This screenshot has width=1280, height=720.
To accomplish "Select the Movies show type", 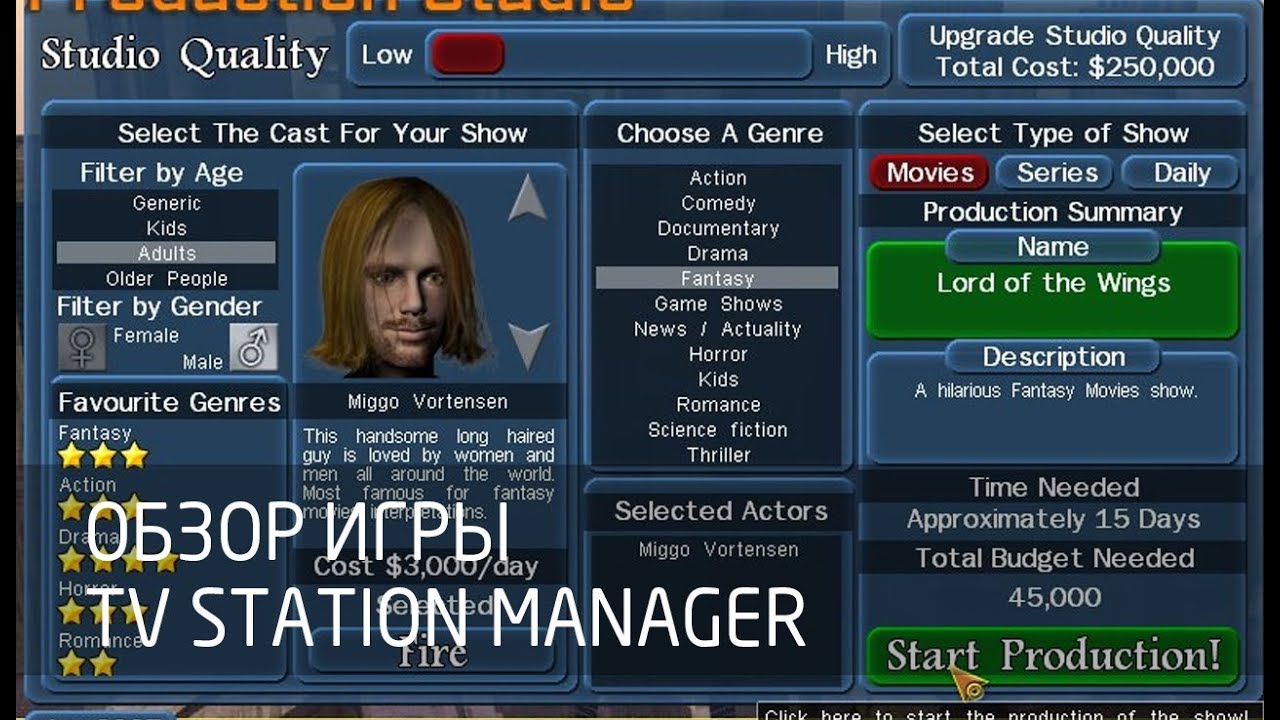I will point(927,172).
